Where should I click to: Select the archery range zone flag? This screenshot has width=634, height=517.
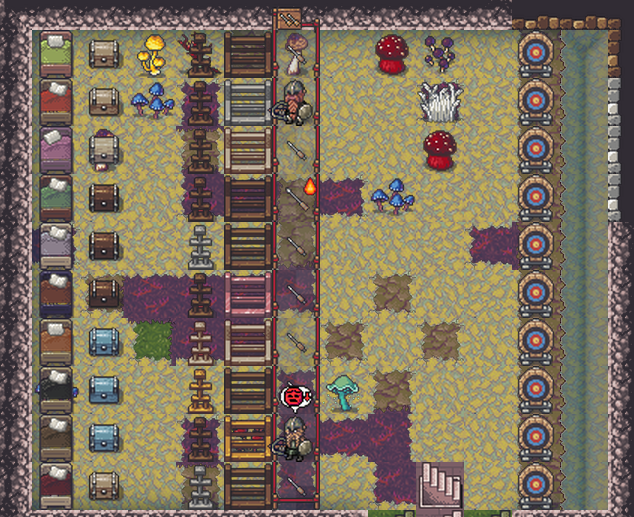click(x=288, y=17)
